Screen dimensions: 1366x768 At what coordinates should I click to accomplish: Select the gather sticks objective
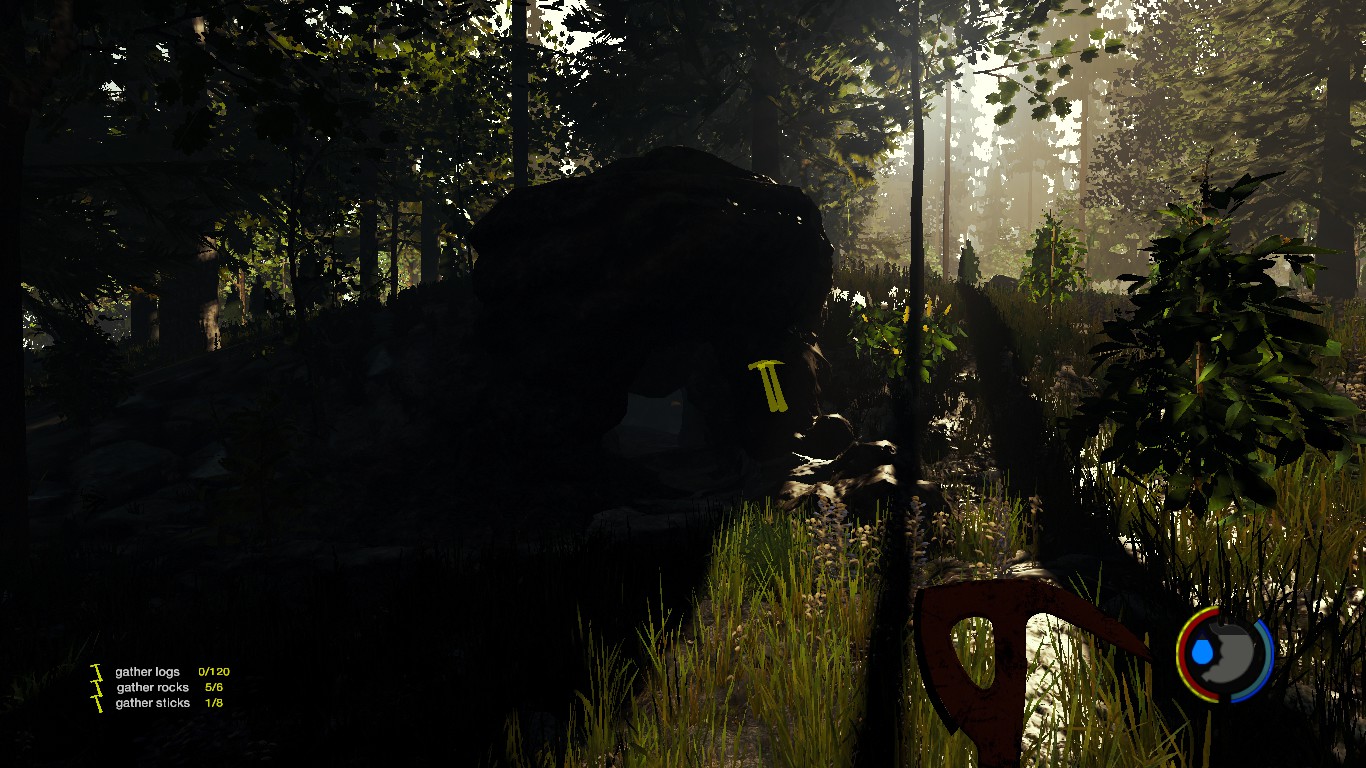151,703
